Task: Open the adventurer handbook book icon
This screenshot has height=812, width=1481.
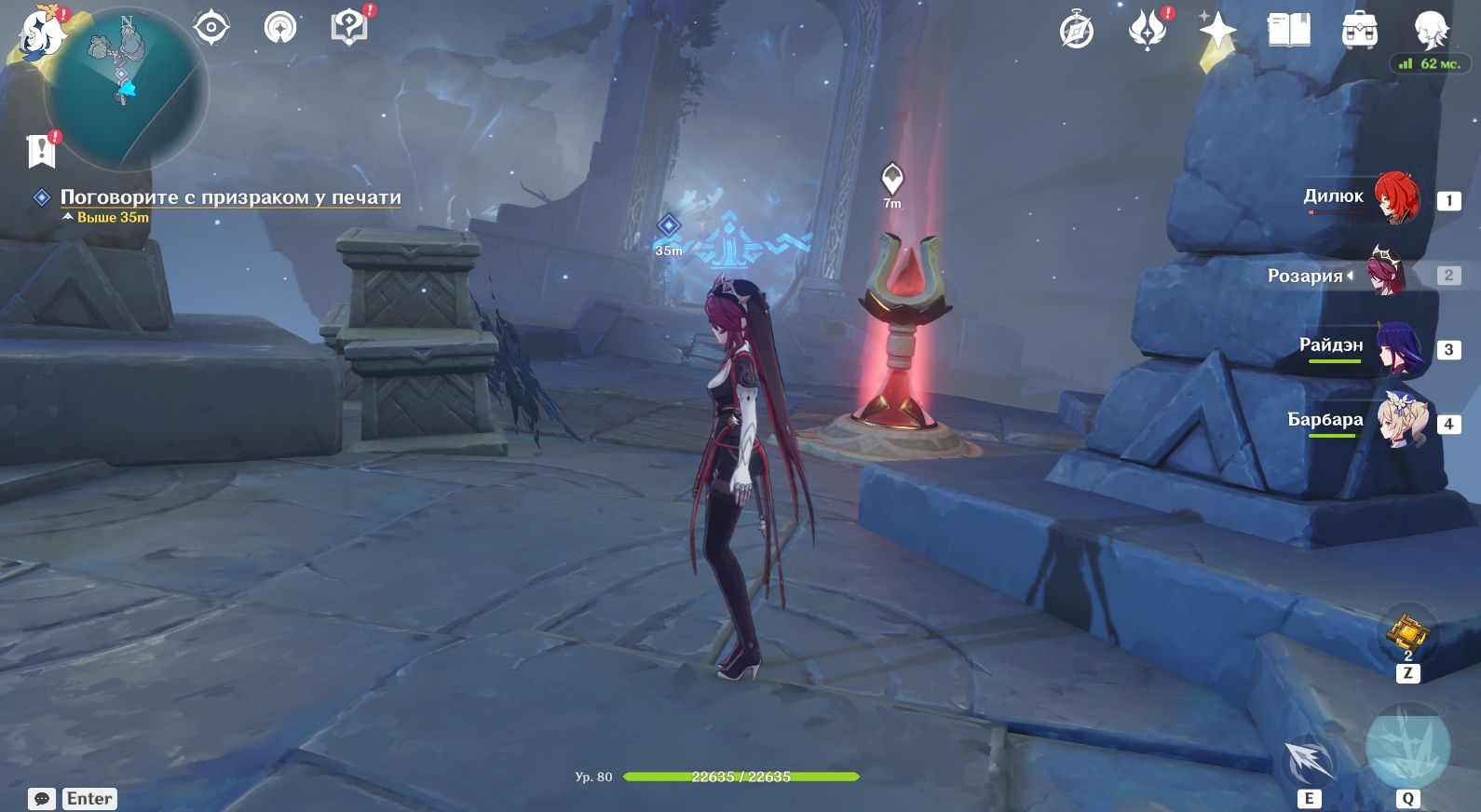Action: (1288, 31)
